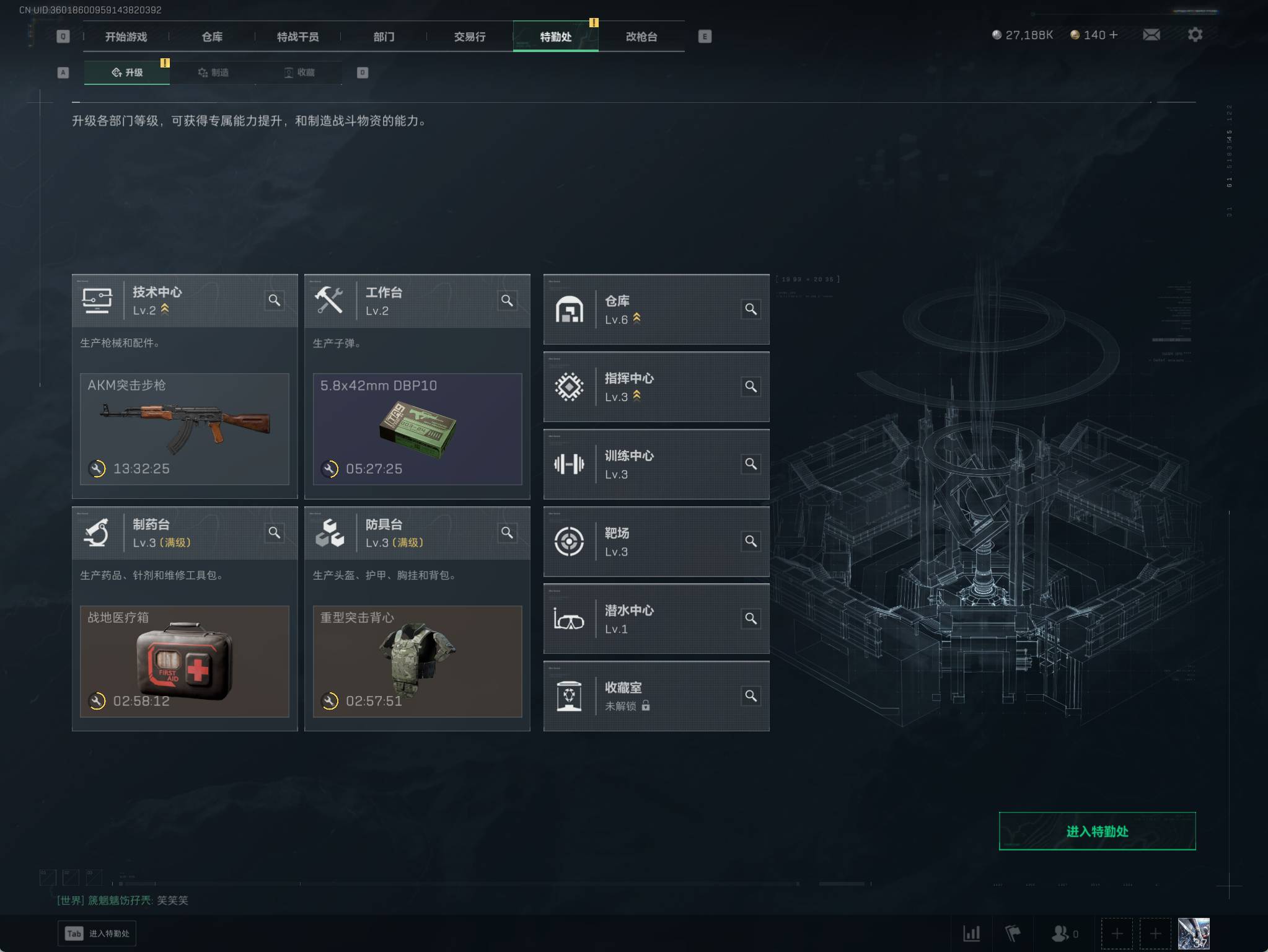Image resolution: width=1268 pixels, height=952 pixels.
Task: Go to the 特战干员 tab
Action: (x=297, y=37)
